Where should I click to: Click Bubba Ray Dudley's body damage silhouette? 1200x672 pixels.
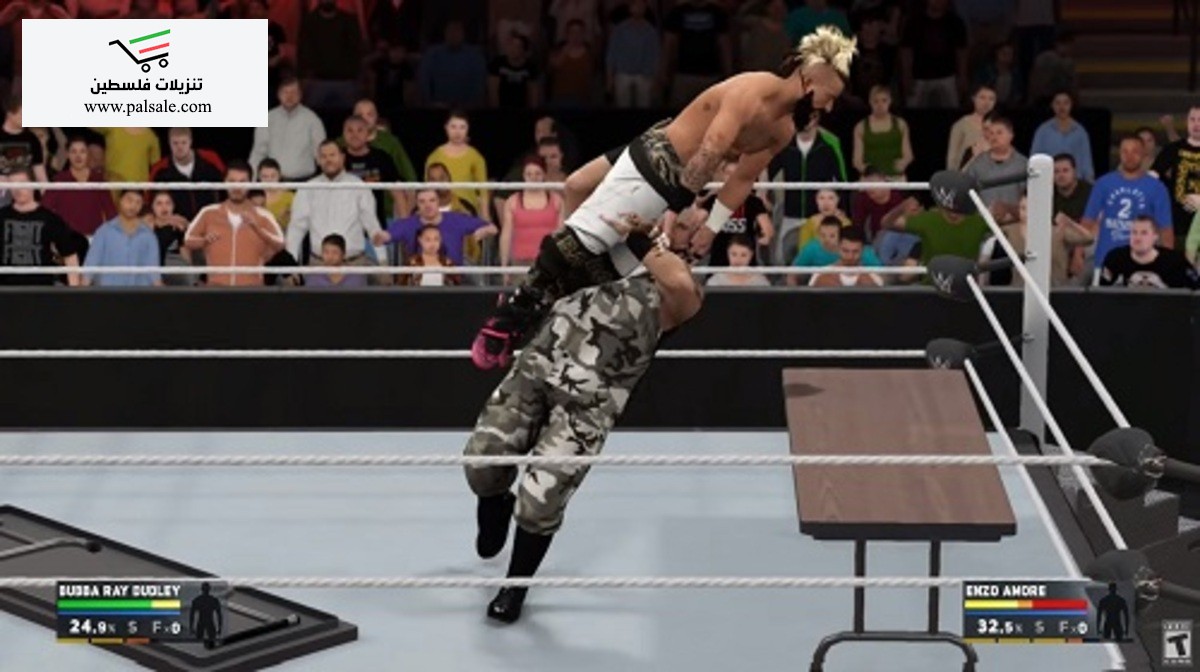pyautogui.click(x=206, y=613)
